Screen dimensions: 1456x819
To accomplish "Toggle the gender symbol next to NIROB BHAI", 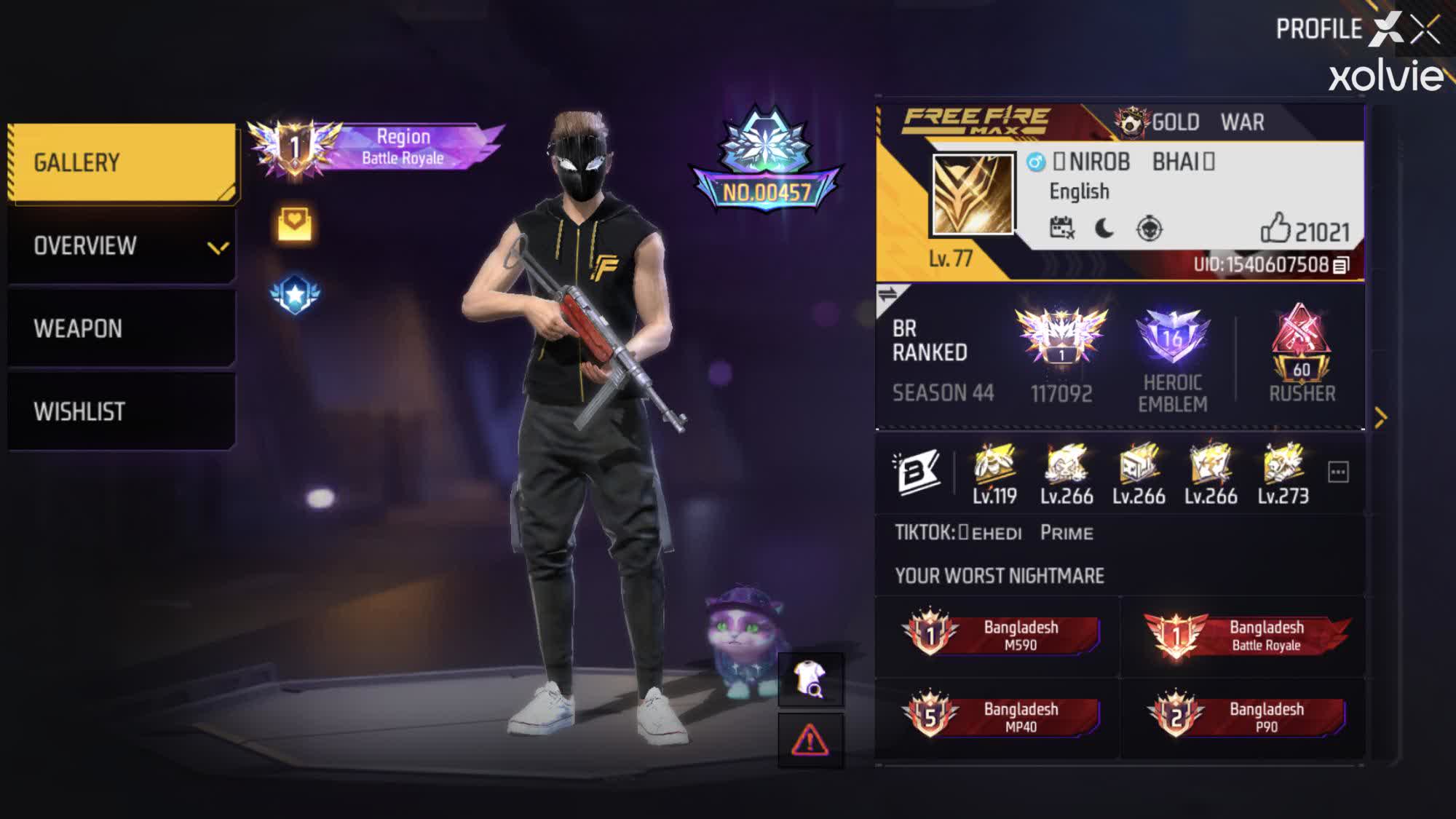I will tap(1034, 163).
